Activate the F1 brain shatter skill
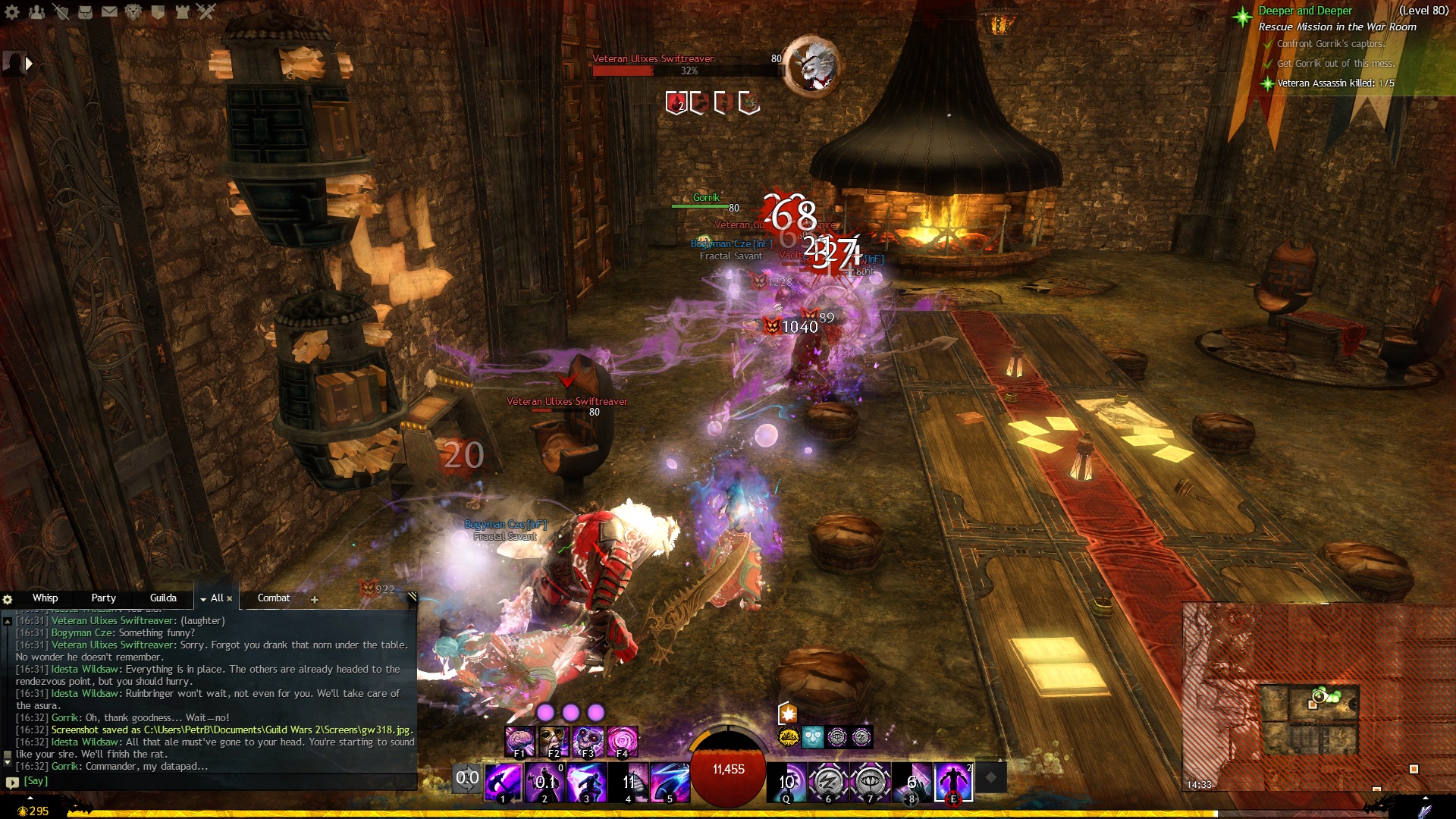 (x=520, y=741)
